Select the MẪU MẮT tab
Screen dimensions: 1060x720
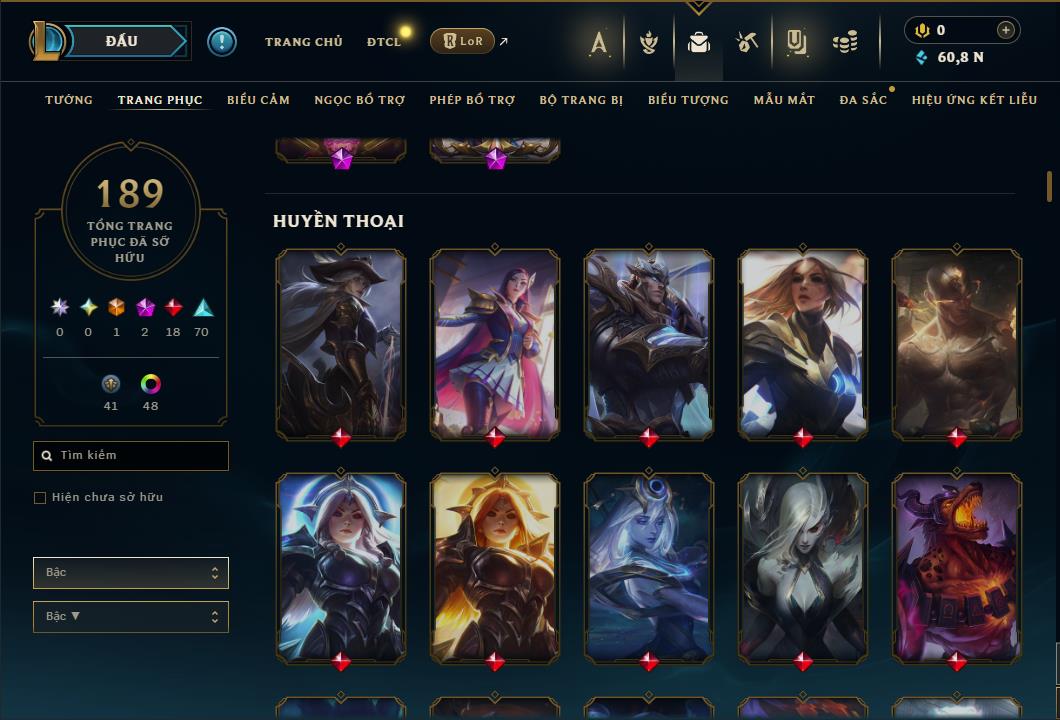point(784,100)
